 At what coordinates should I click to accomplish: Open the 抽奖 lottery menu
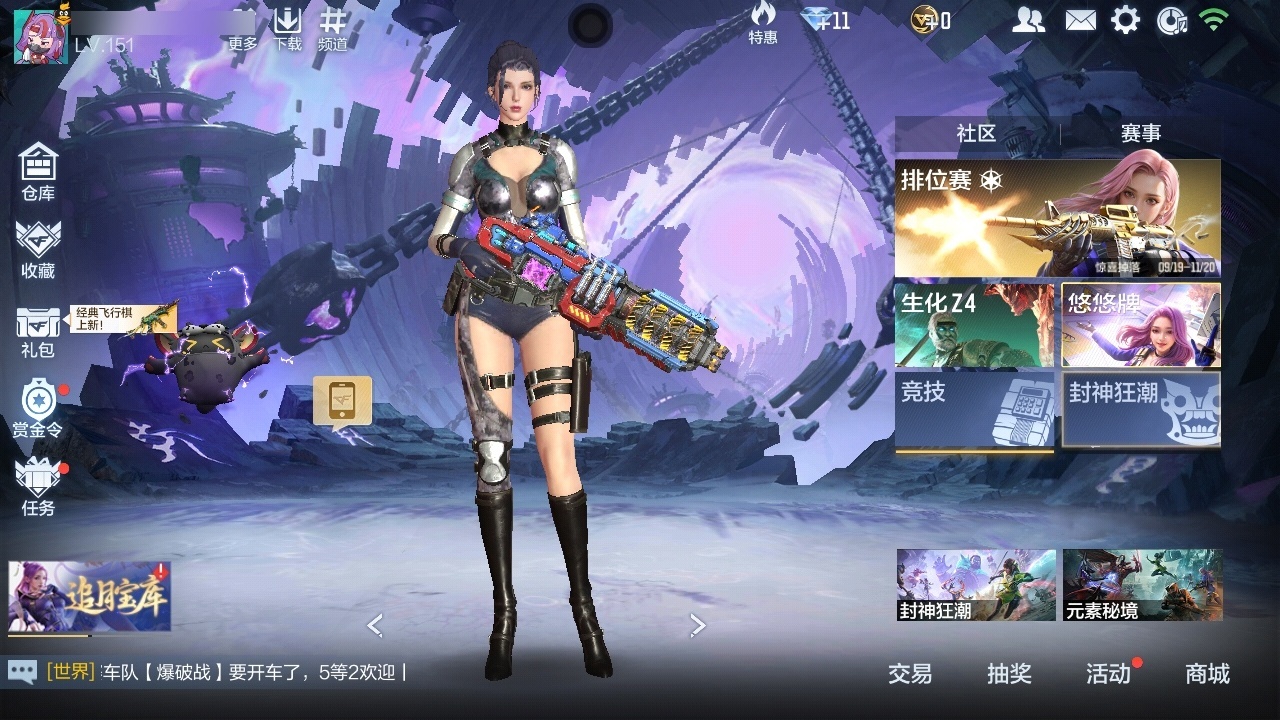click(x=1009, y=674)
